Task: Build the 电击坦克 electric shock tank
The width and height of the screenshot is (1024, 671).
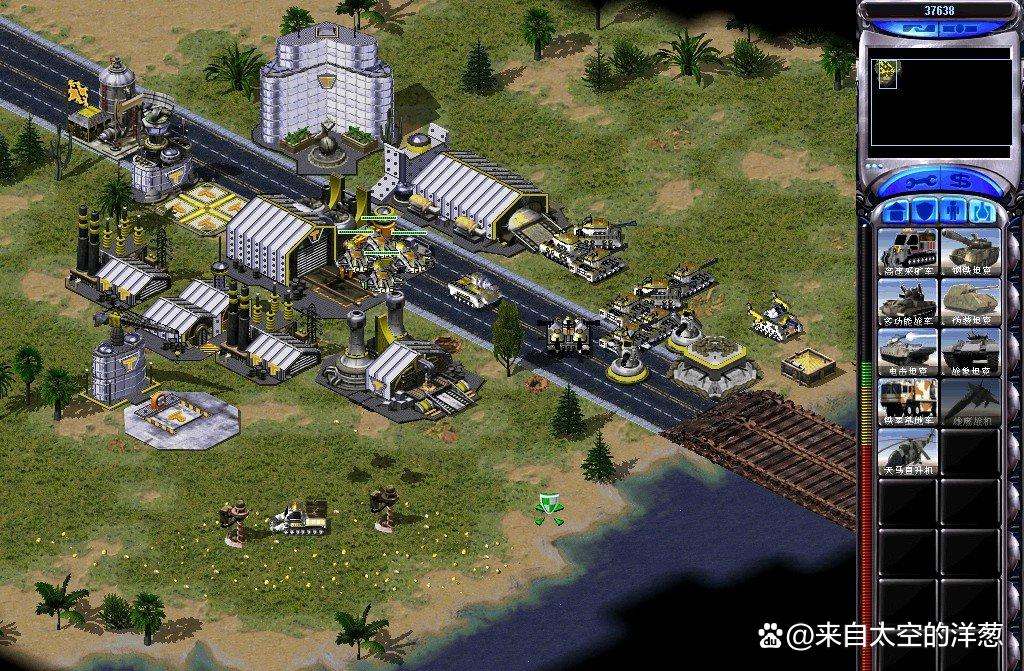Action: coord(908,350)
